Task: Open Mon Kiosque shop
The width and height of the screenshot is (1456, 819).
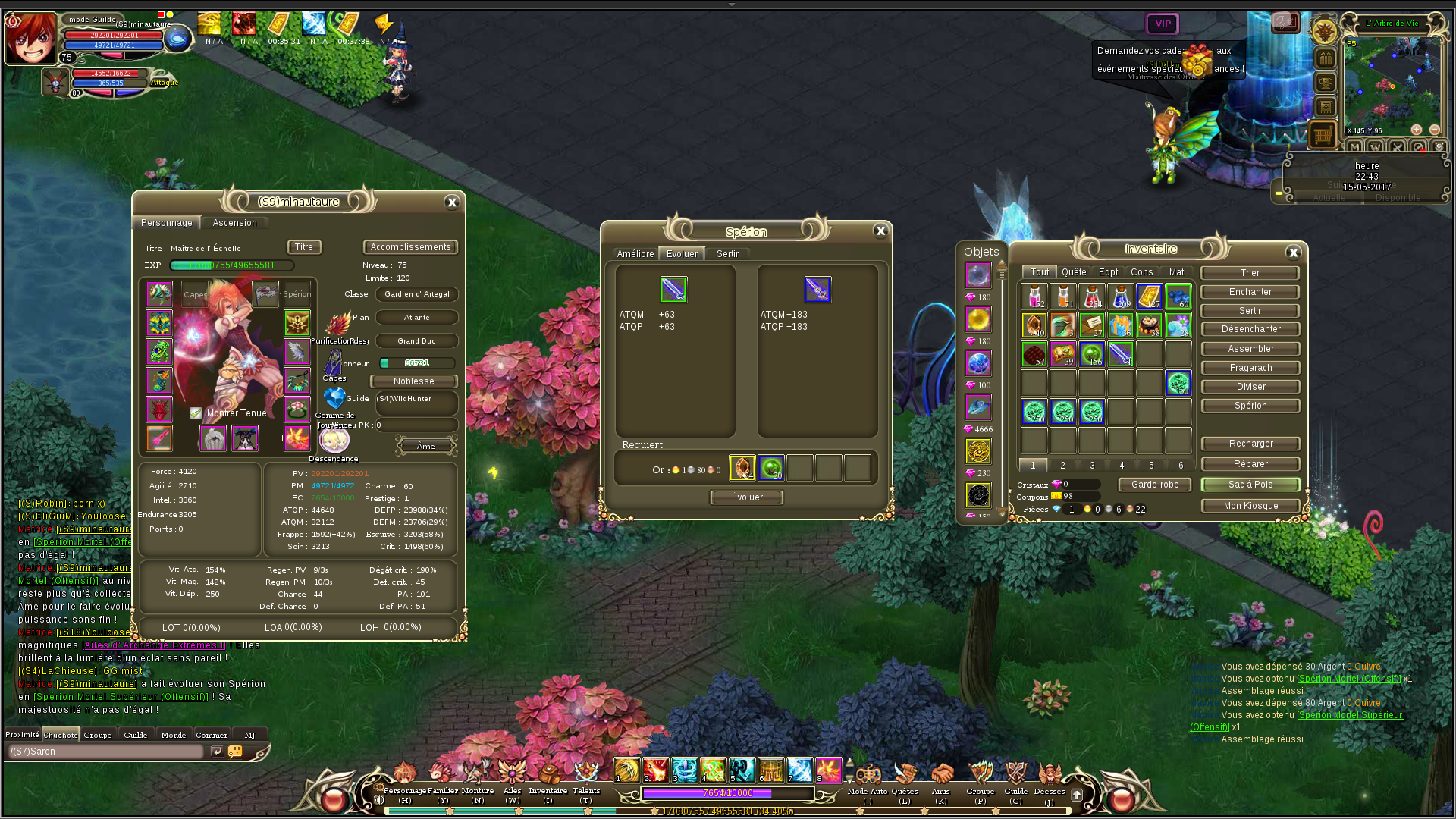Action: tap(1250, 506)
